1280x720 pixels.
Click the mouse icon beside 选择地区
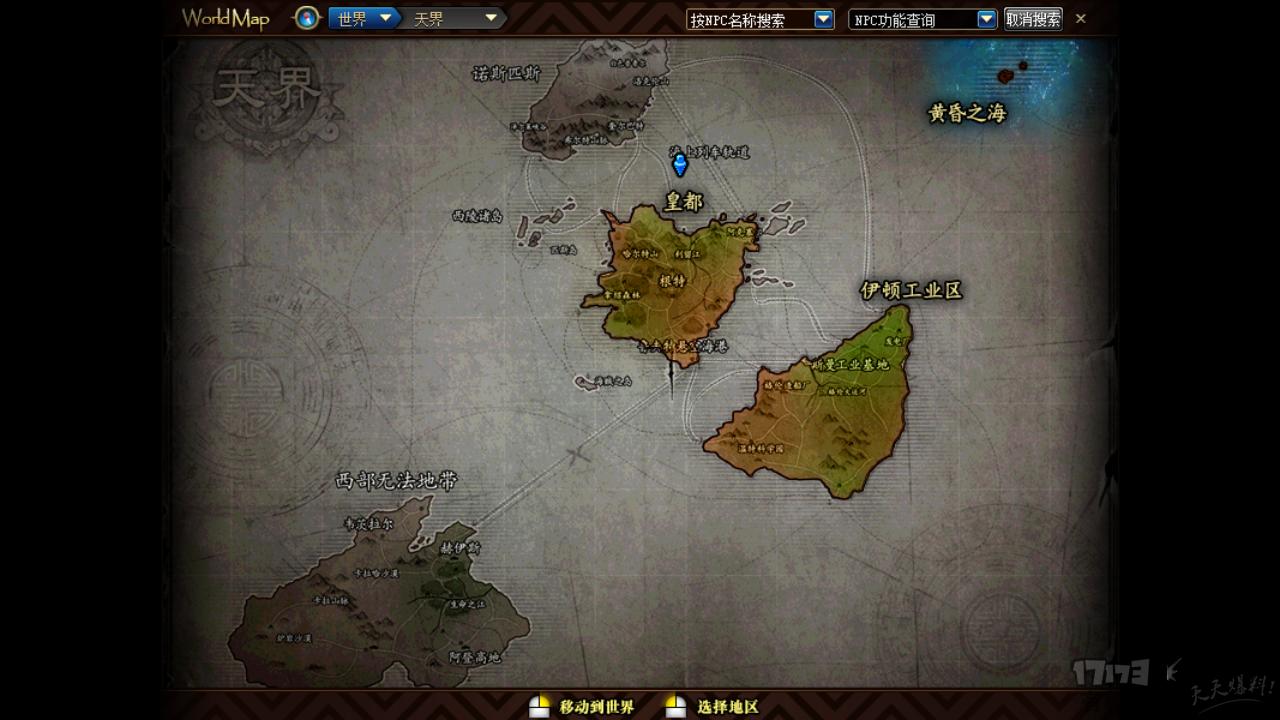[x=676, y=705]
